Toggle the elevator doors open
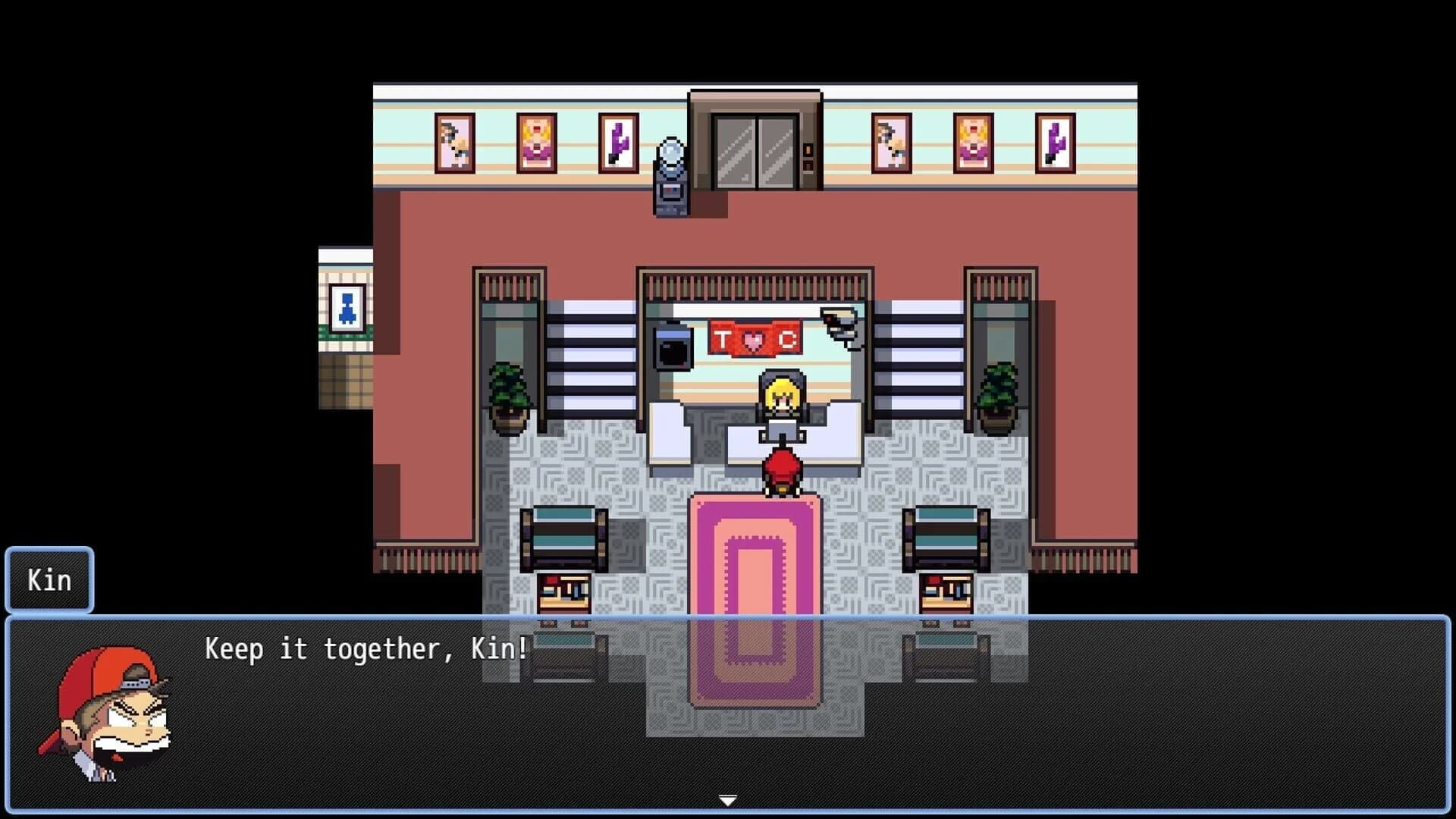The image size is (1456, 819). [x=755, y=152]
